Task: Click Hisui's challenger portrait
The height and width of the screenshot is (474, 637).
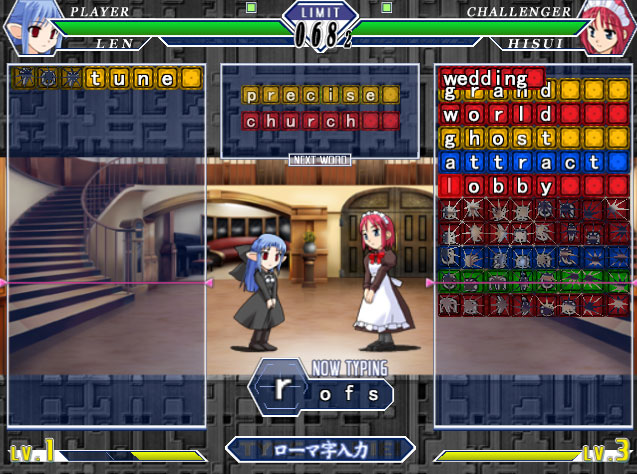Action: coord(607,28)
